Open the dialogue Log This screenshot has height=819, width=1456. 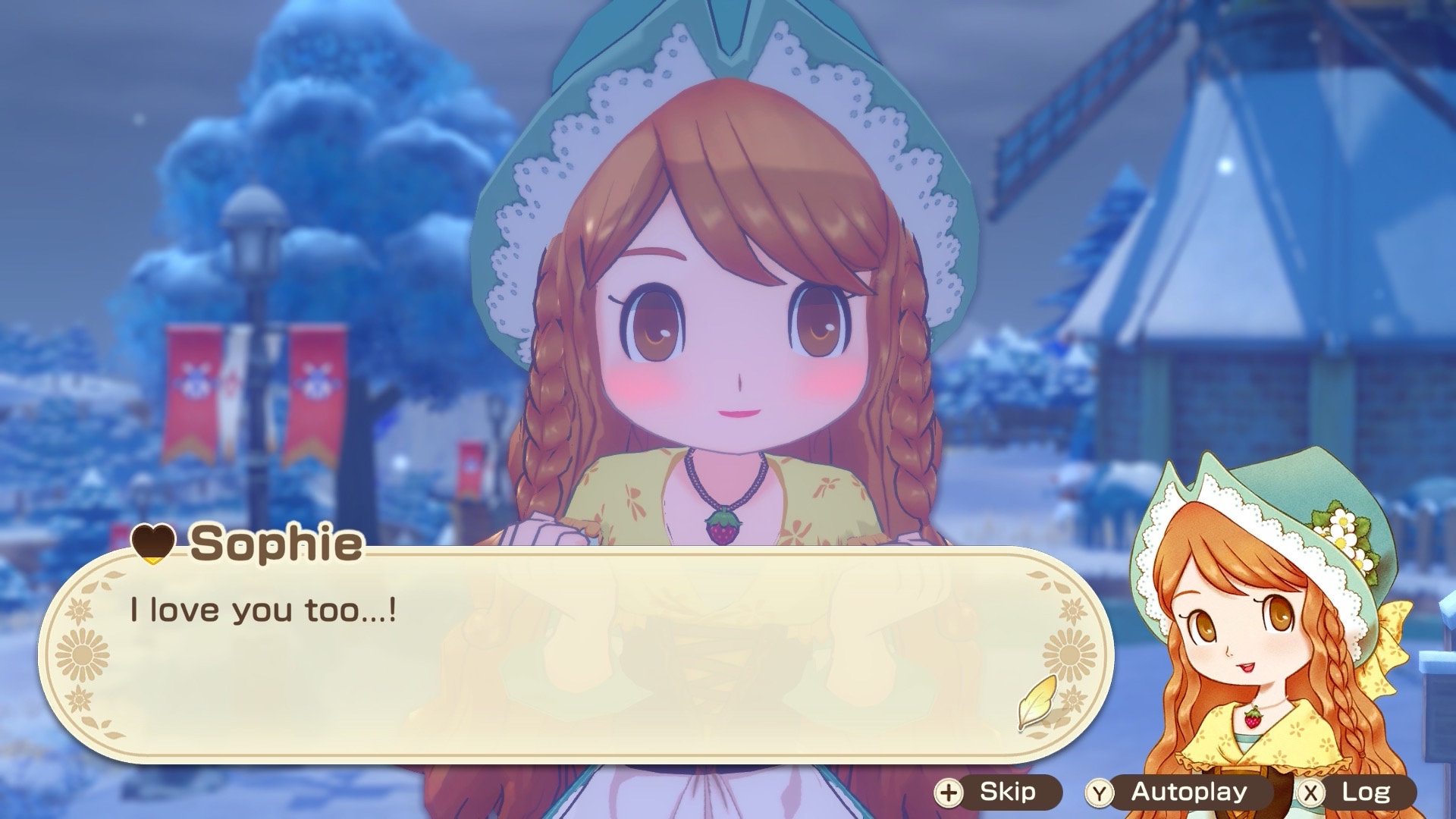tap(1355, 792)
